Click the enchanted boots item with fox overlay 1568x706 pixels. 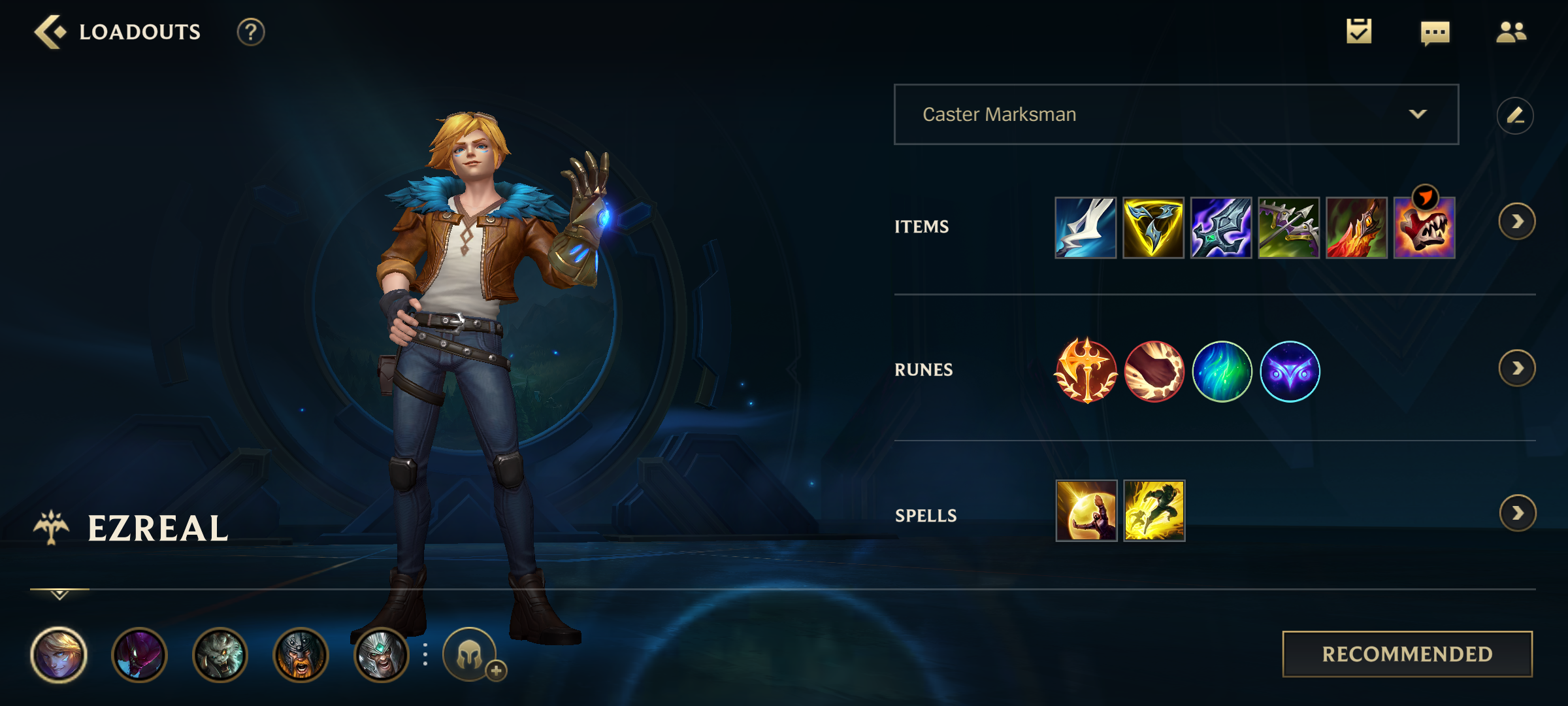click(x=1423, y=228)
